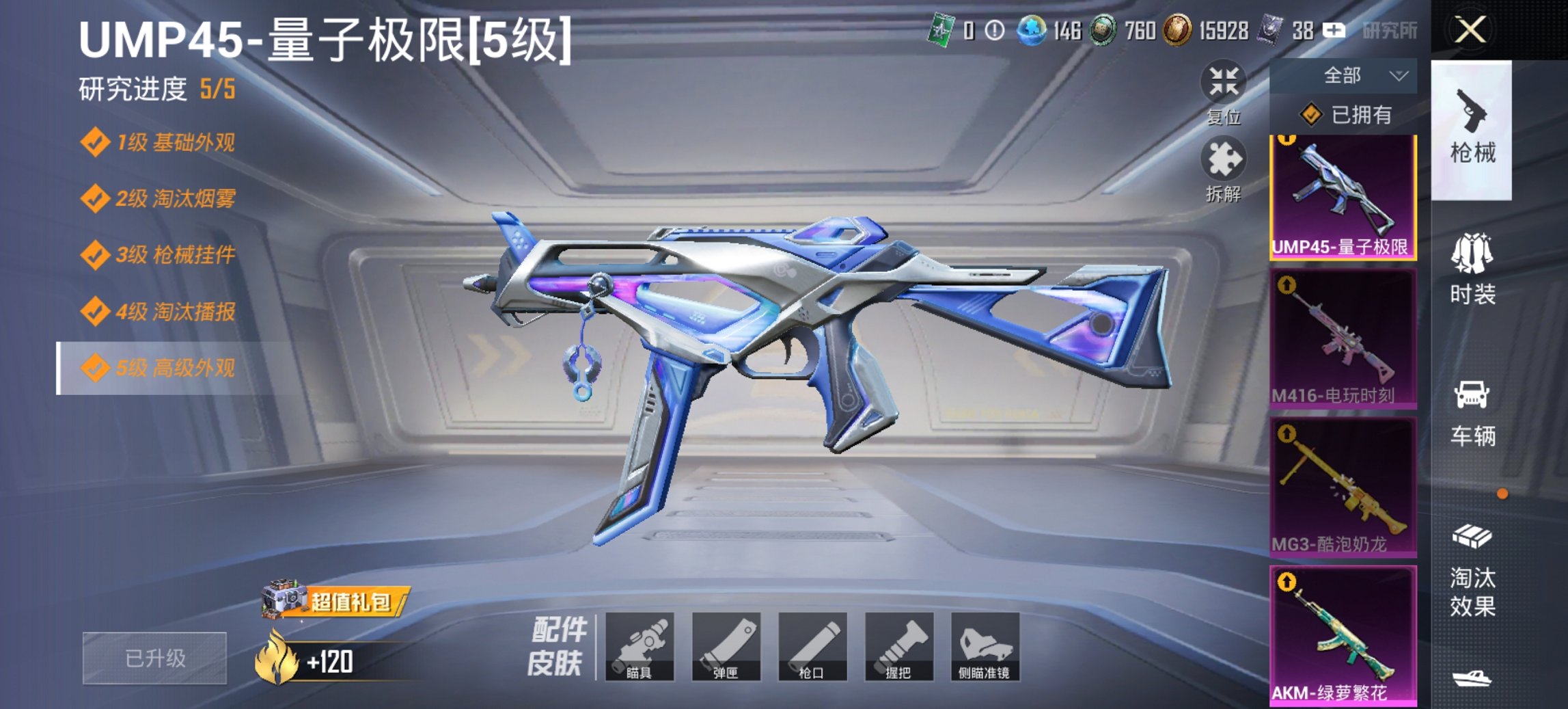The image size is (1568, 709).
Task: Click the 已升级 upgraded button
Action: coord(159,658)
